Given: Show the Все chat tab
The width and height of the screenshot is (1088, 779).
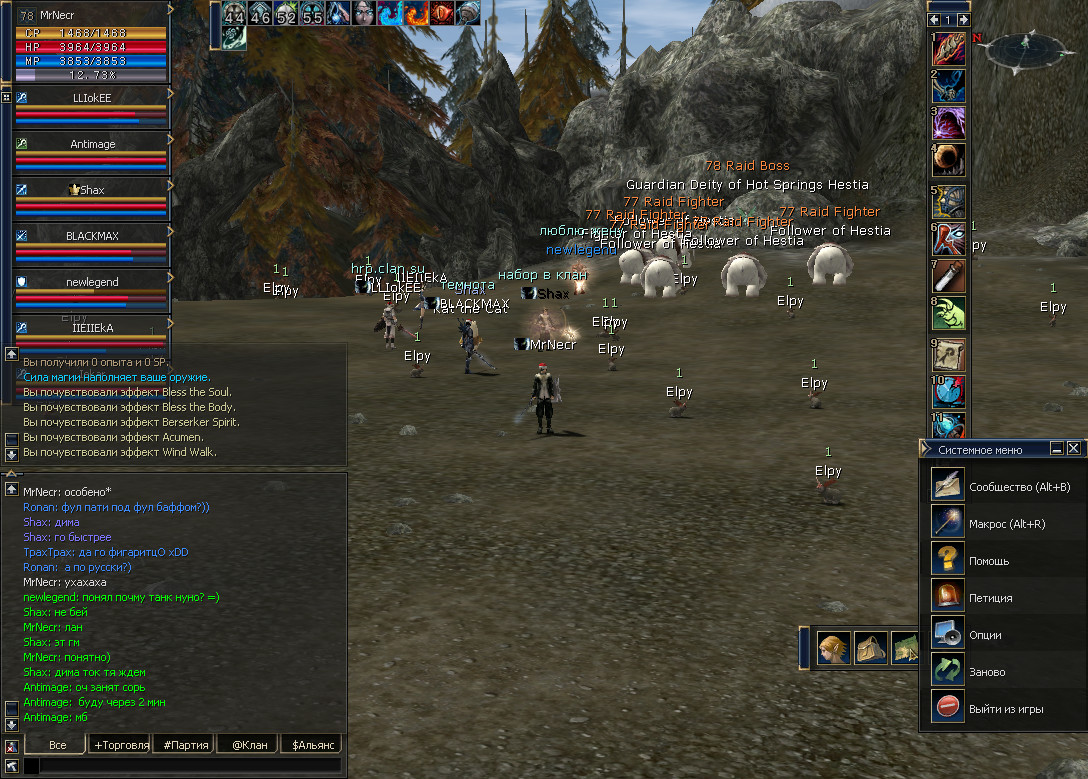Looking at the screenshot, I should 58,745.
